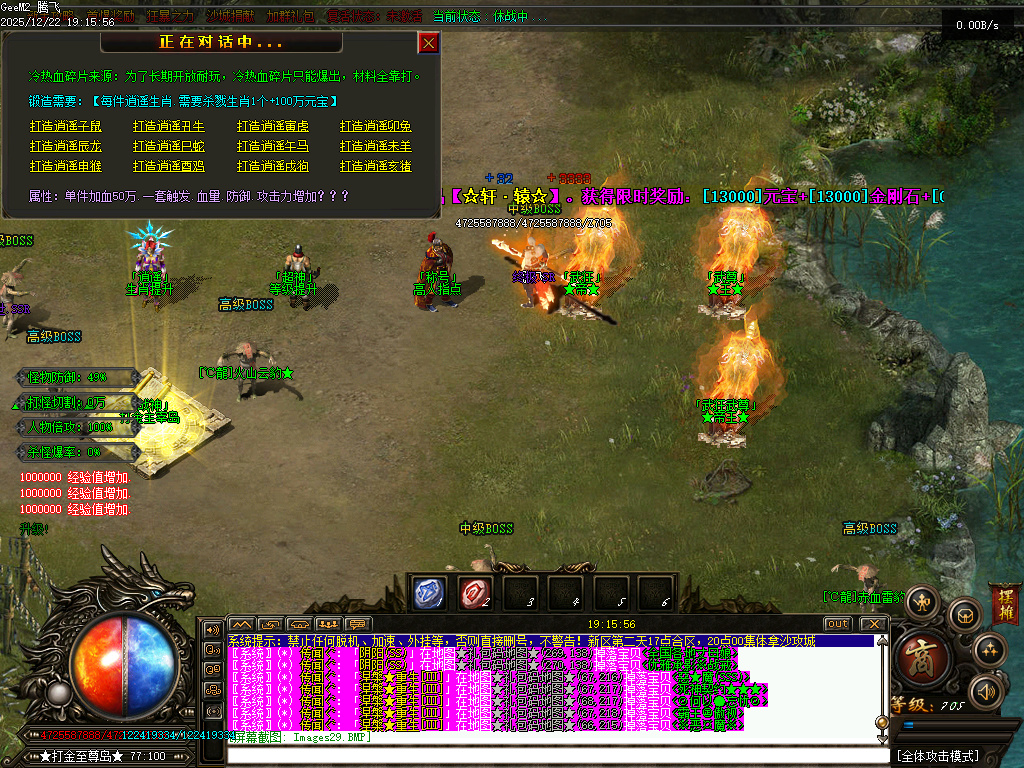The height and width of the screenshot is (768, 1024).
Task: Choose 打造逍遥午马 forging link
Action: 273,147
